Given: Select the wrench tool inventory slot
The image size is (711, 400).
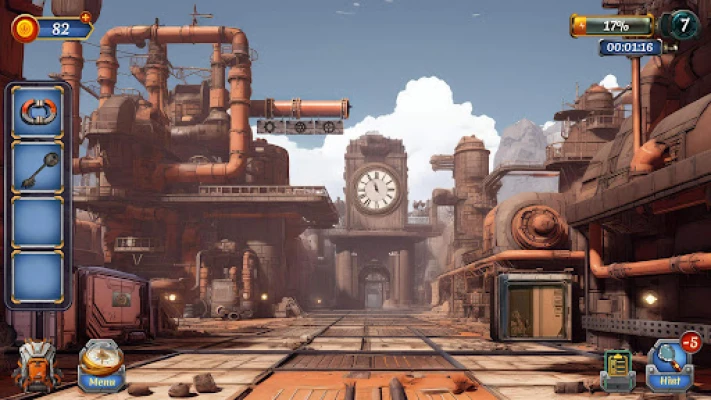Looking at the screenshot, I should [38, 168].
